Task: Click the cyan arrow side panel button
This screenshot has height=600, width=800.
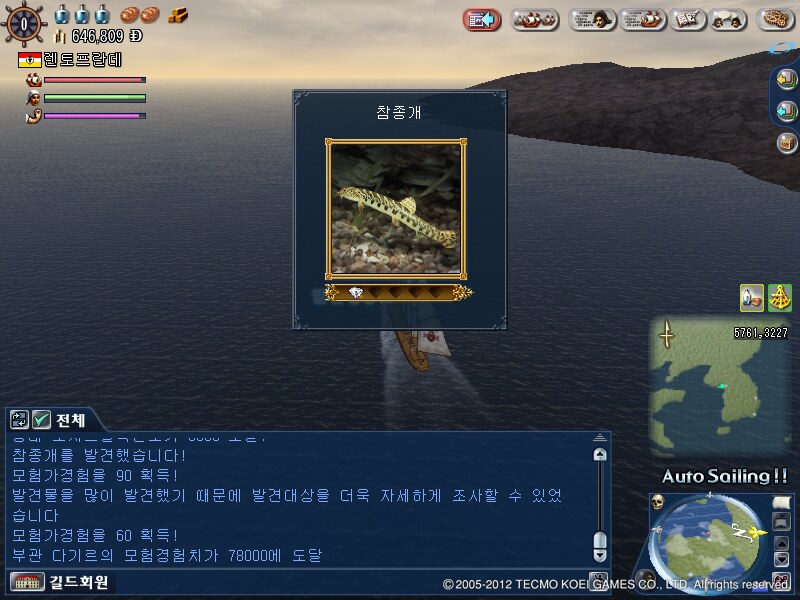Action: tap(787, 110)
